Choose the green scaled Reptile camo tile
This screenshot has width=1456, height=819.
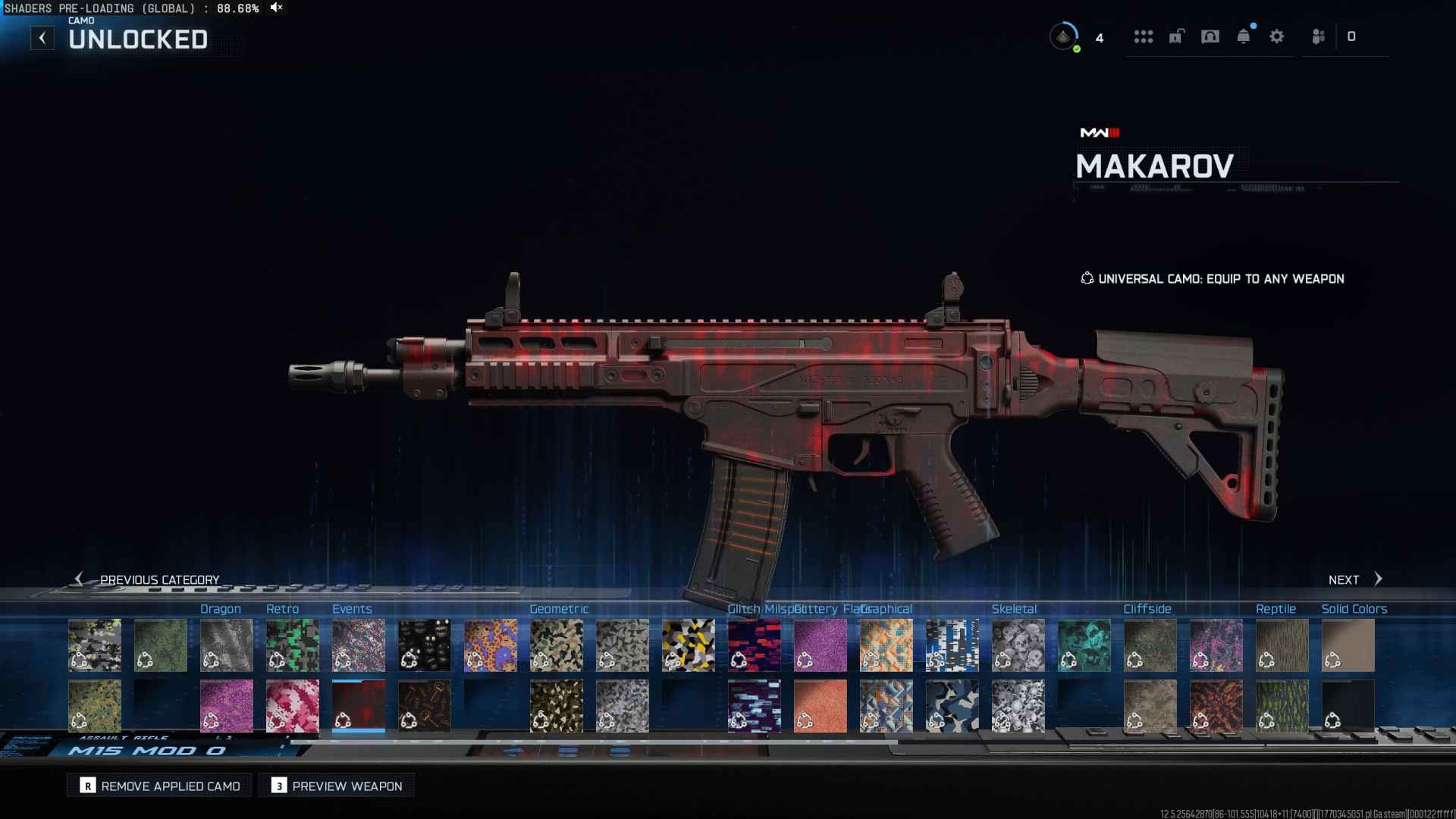click(x=1282, y=706)
